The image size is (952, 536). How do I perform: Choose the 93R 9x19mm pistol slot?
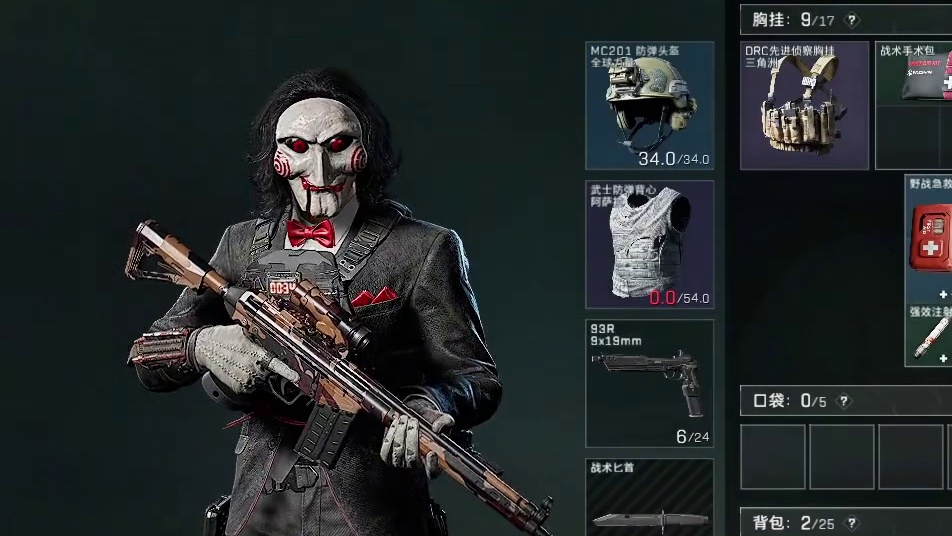pos(650,383)
